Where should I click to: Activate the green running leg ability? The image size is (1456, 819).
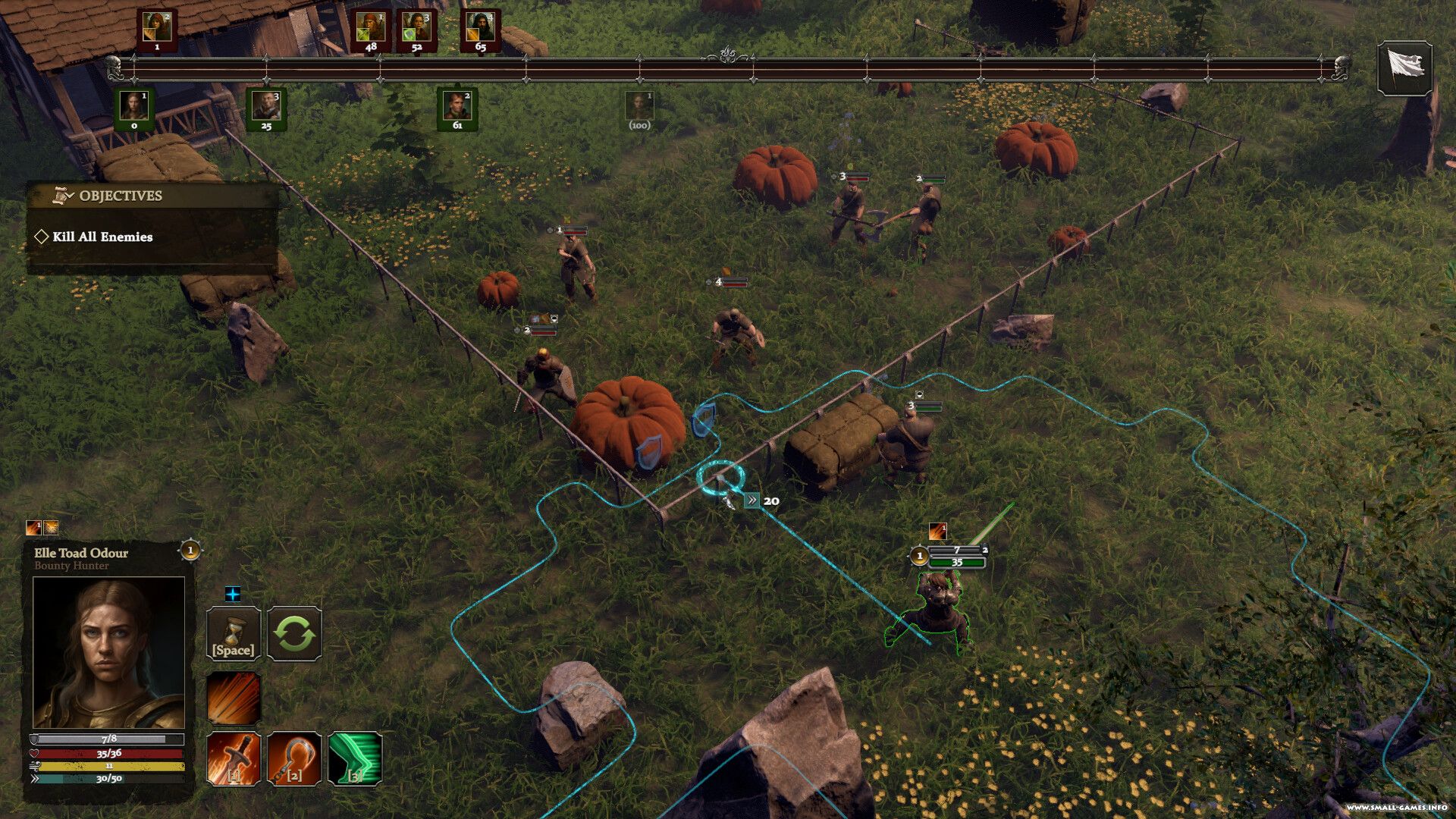pyautogui.click(x=355, y=758)
